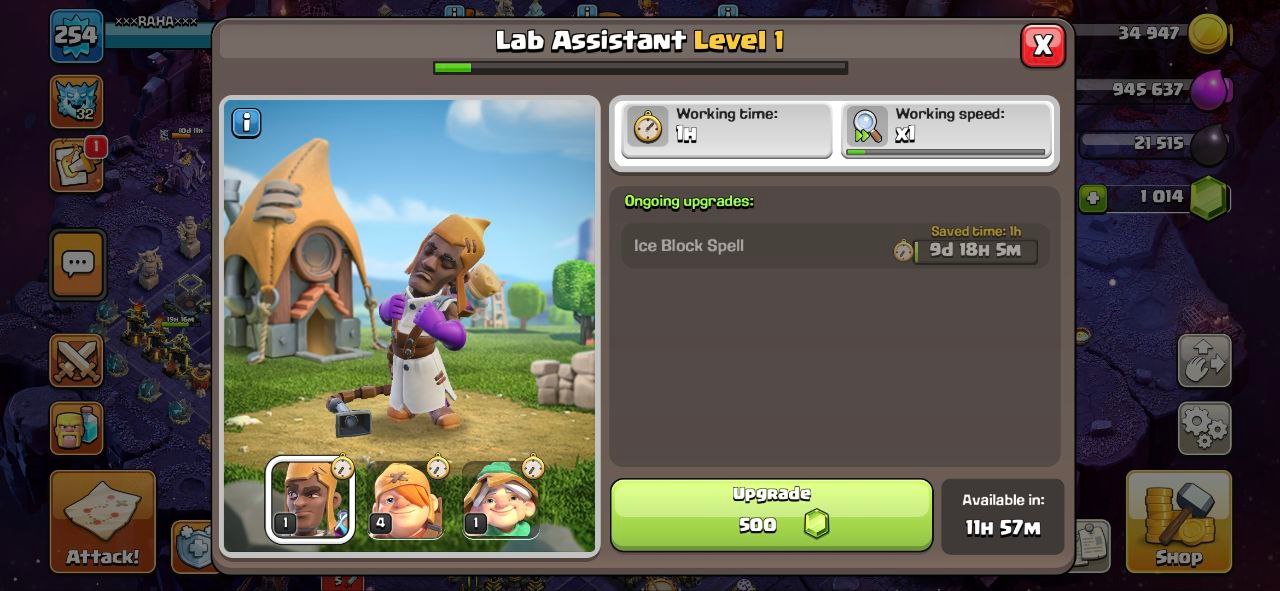Open the barbarian and potion army icon

click(77, 428)
